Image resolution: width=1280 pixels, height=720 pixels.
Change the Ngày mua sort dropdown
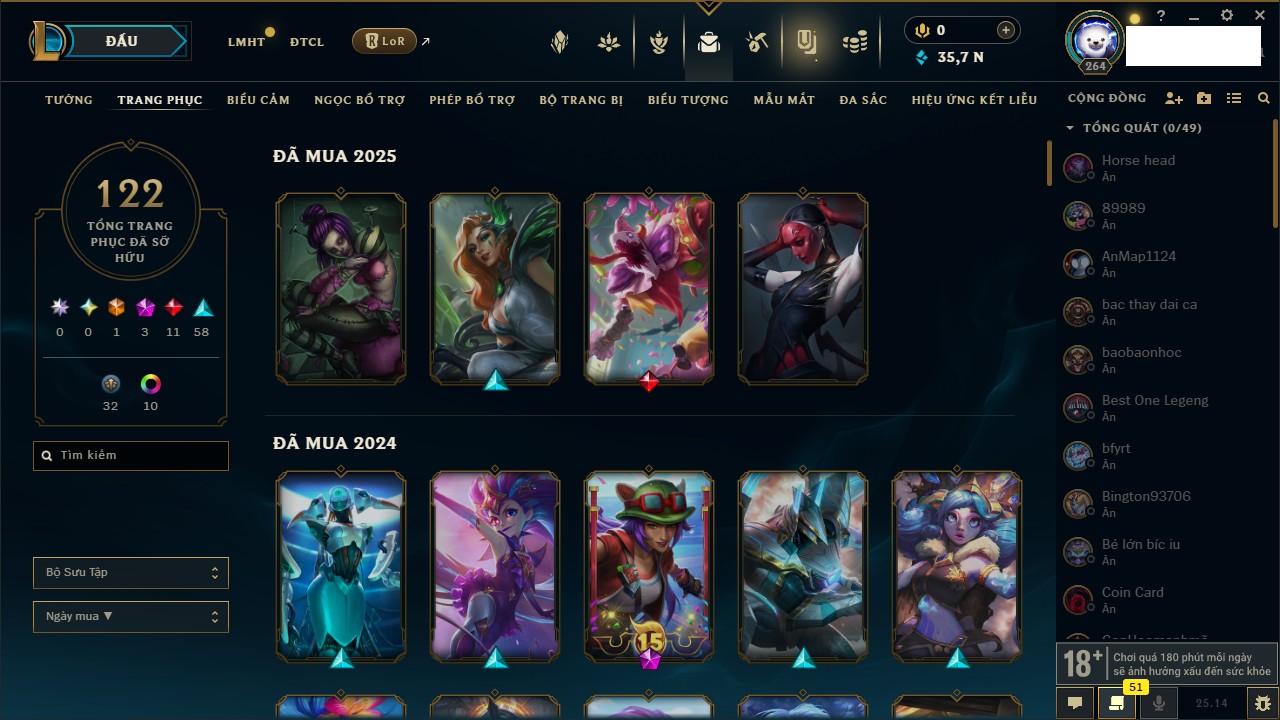(x=131, y=617)
